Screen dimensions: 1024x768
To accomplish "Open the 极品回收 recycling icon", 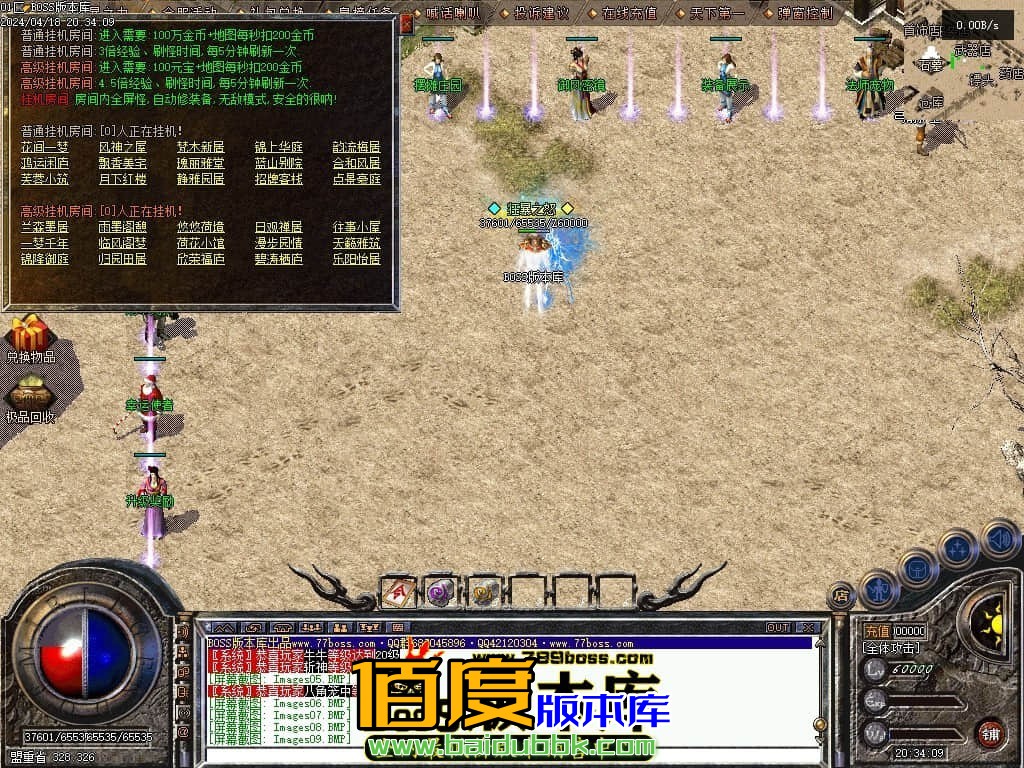I will tap(31, 394).
